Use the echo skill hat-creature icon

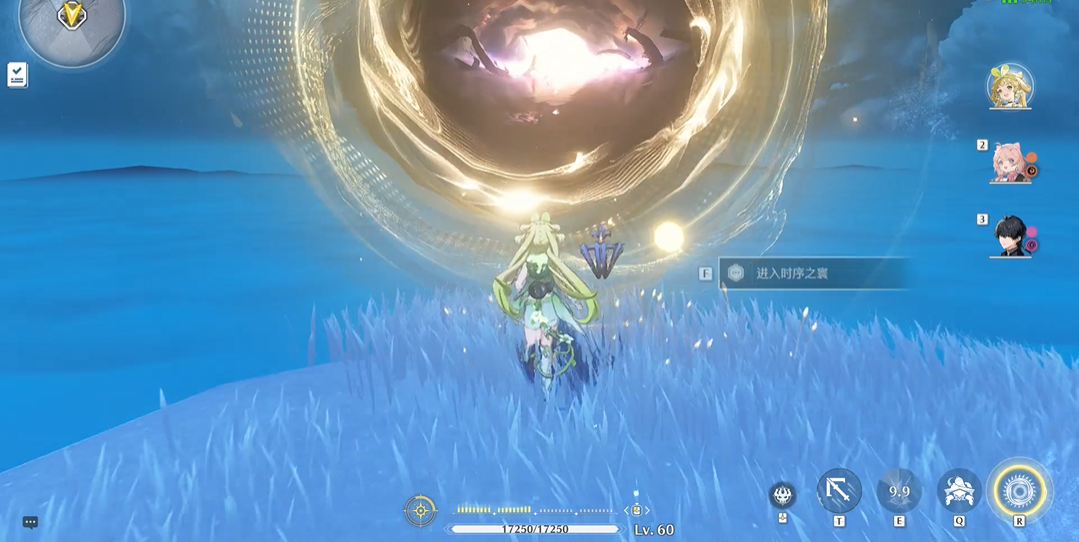(959, 491)
